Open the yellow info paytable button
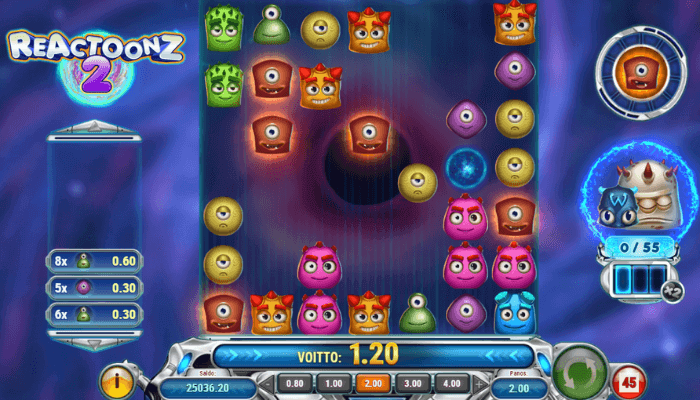Viewport: 700px width, 400px height. pos(118,382)
